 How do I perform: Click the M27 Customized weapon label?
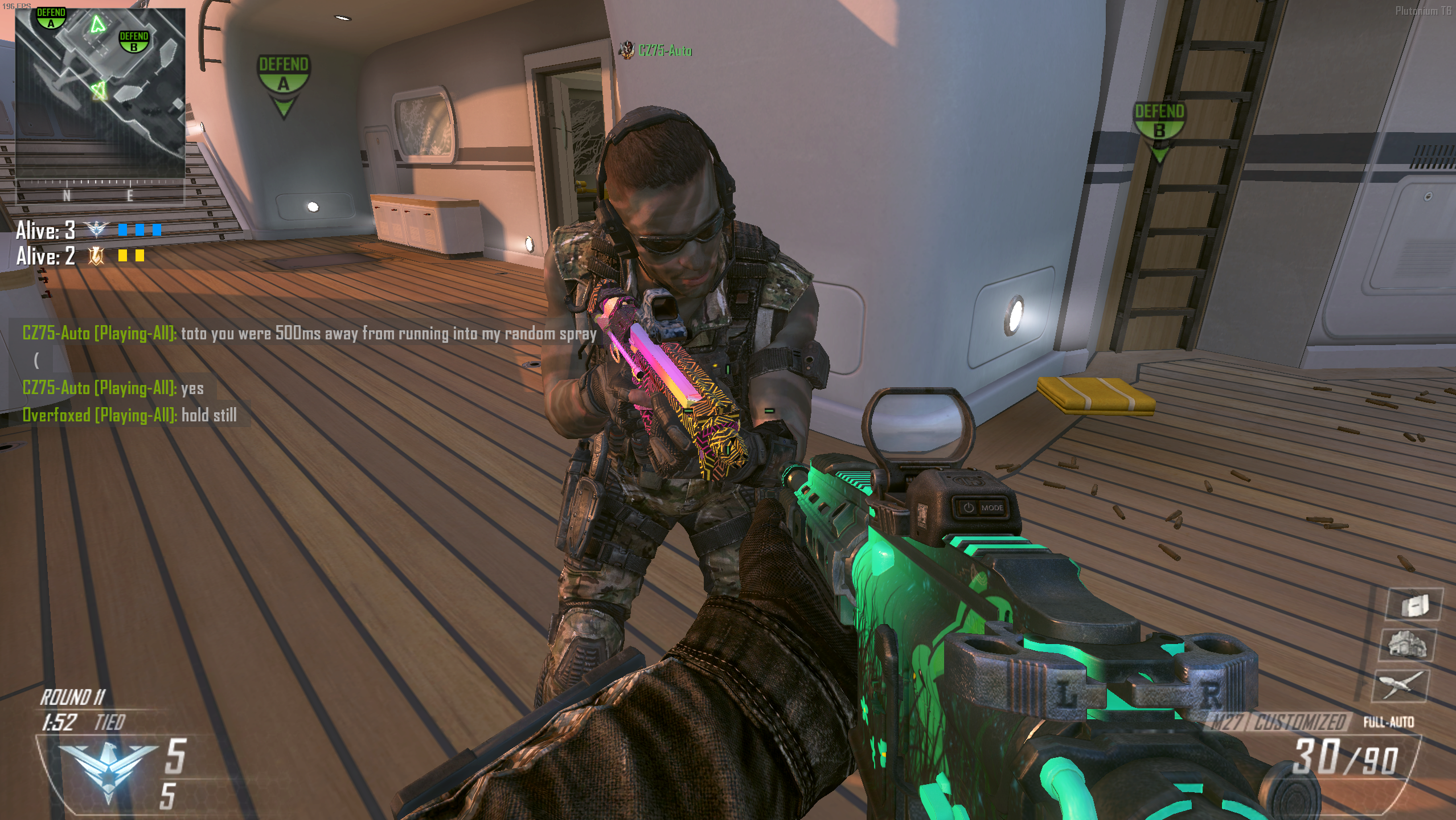(x=1277, y=723)
